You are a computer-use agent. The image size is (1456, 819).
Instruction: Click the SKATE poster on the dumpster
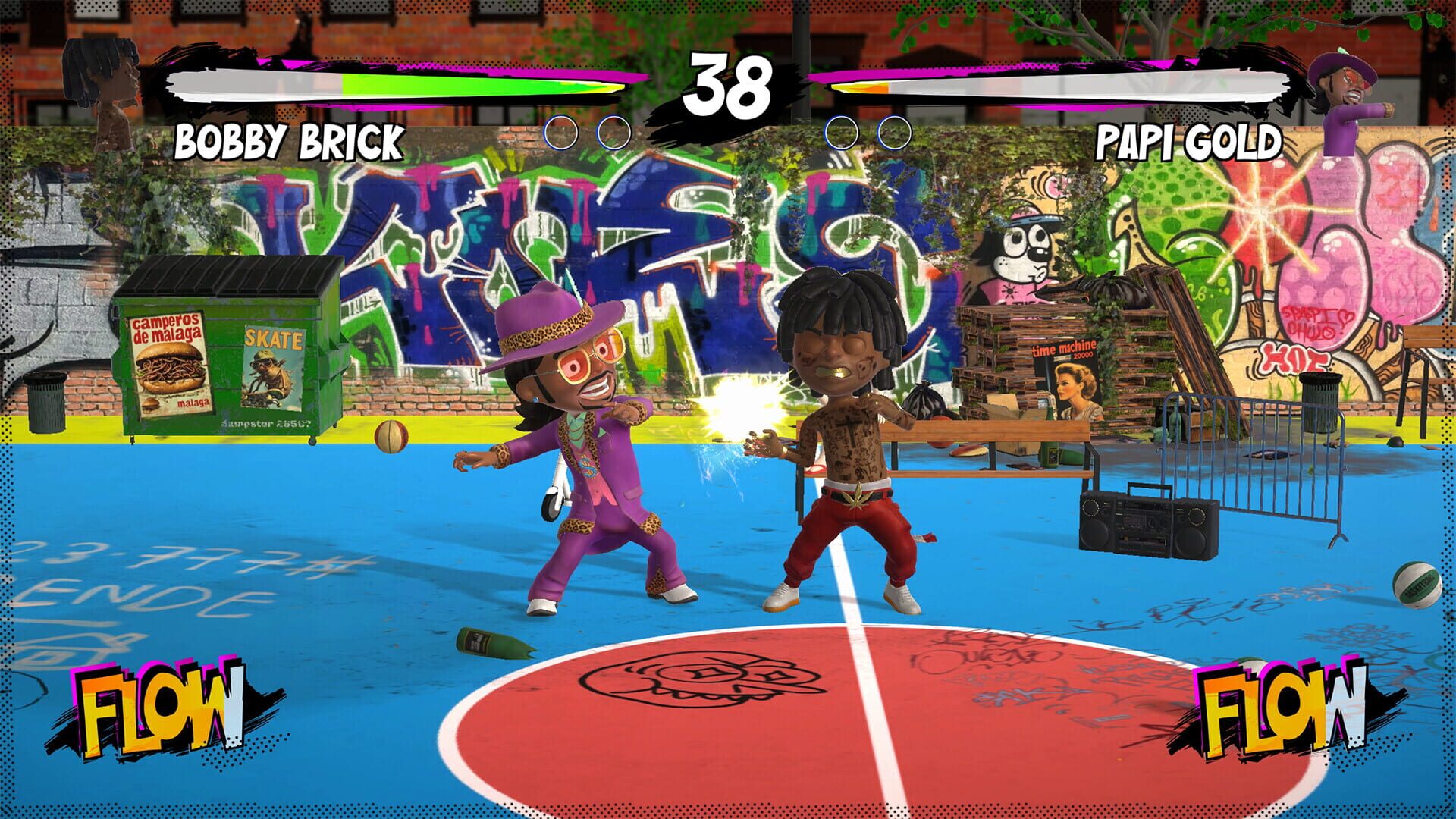coord(273,364)
